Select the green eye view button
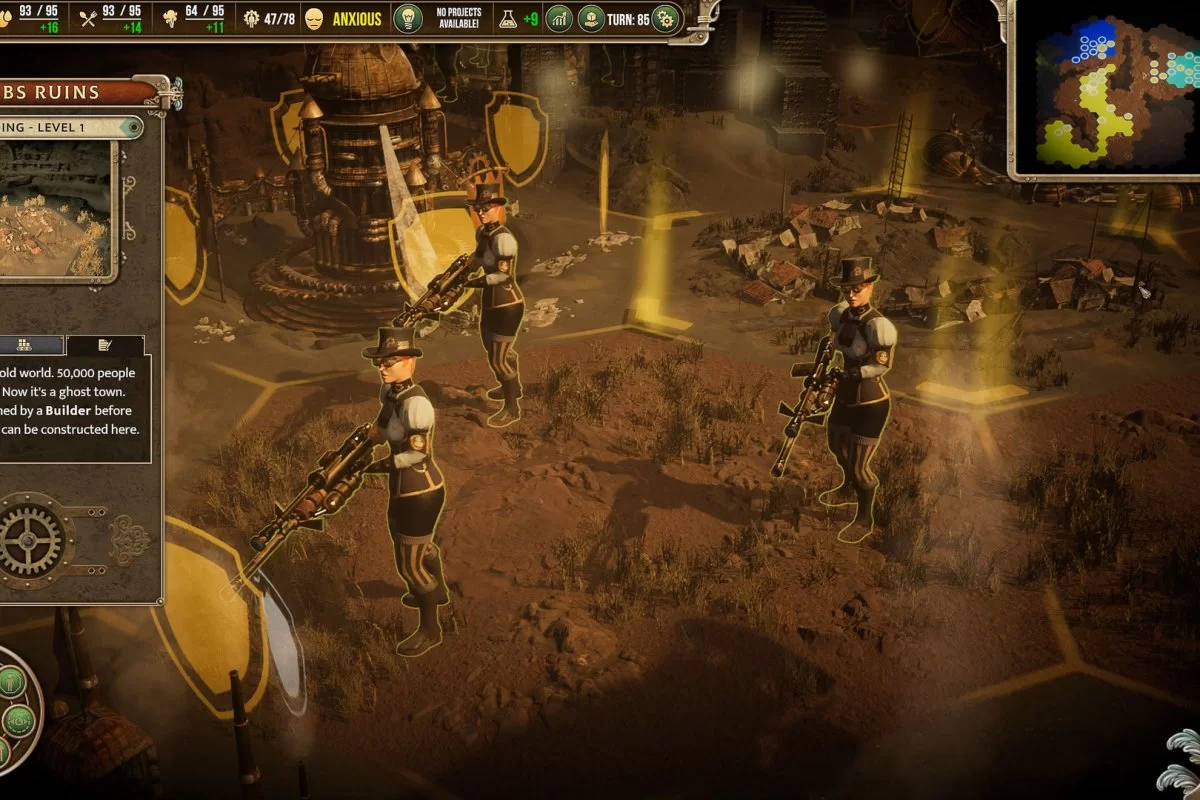Screen dimensions: 1200x800 [20, 719]
